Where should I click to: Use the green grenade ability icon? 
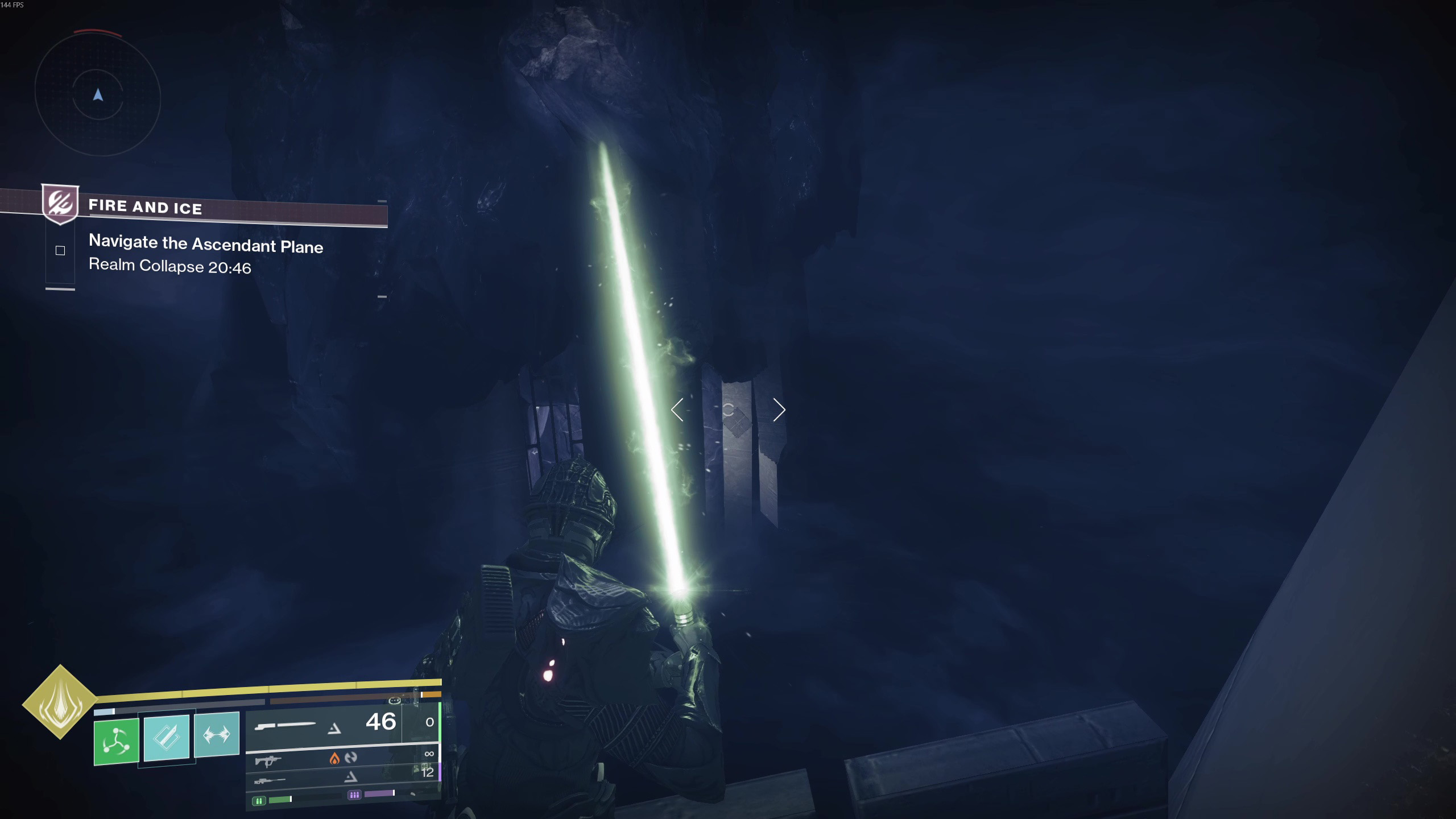[x=117, y=741]
